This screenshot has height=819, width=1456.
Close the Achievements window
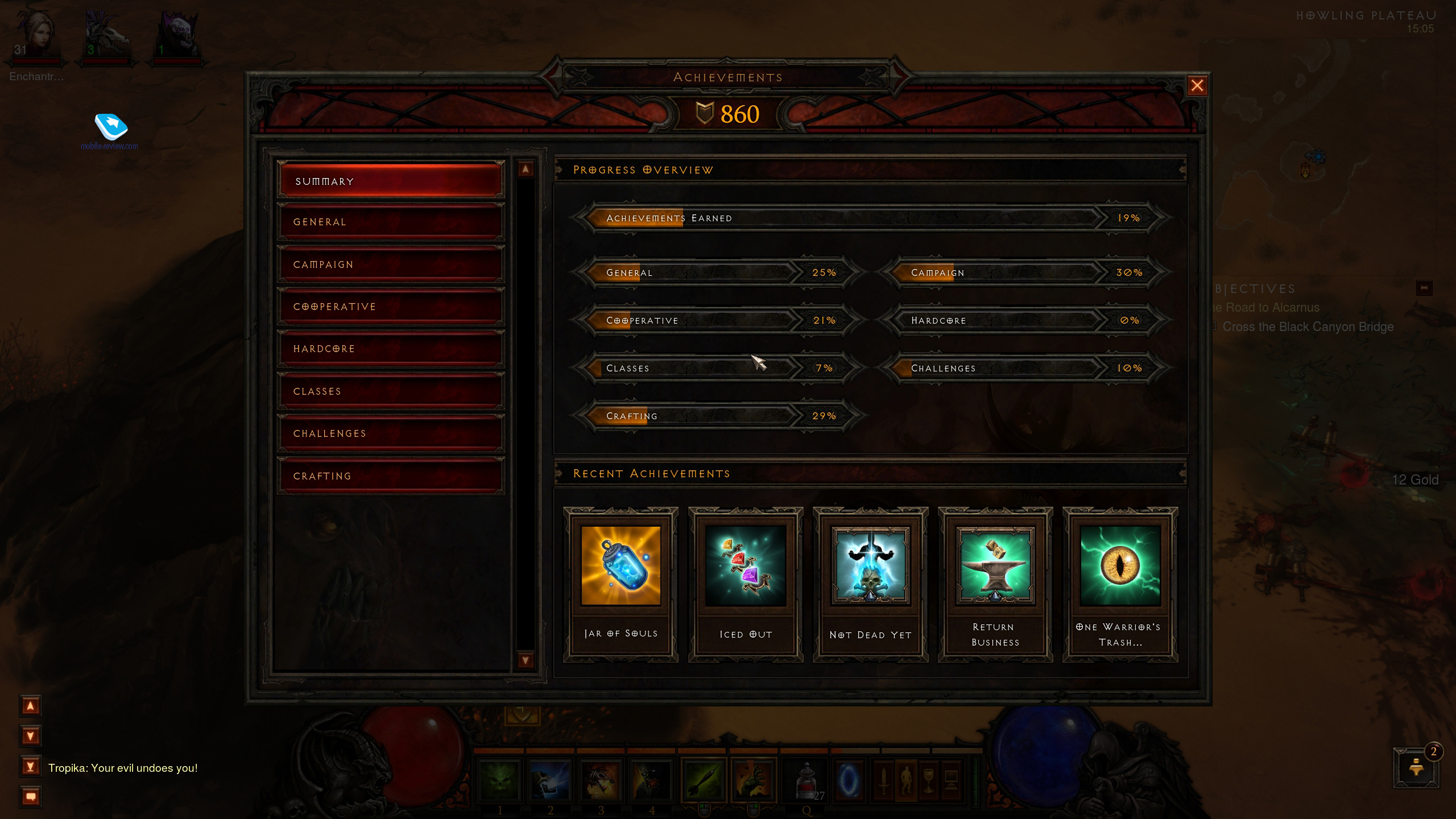tap(1197, 86)
